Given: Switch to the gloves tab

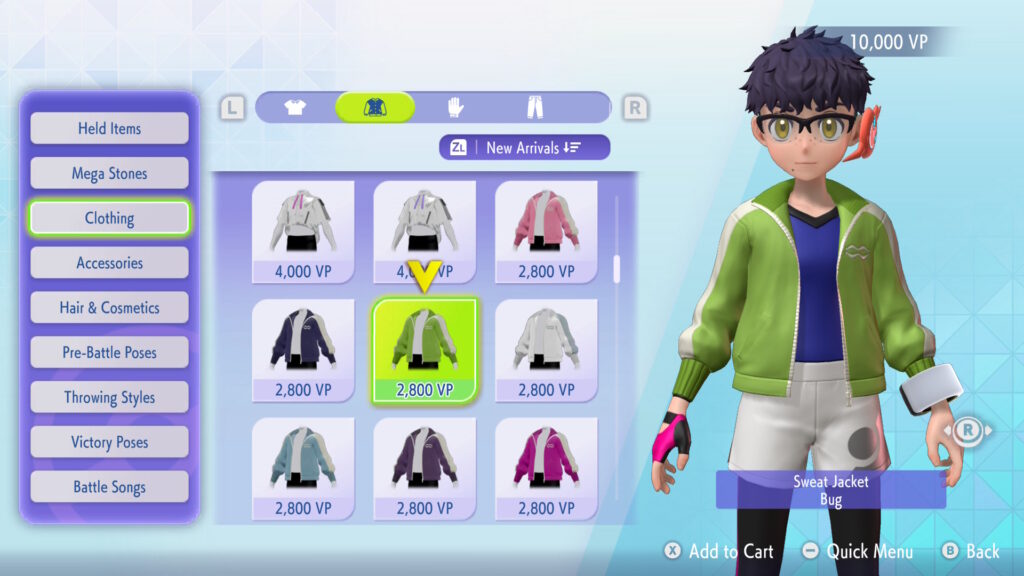Looking at the screenshot, I should coord(455,107).
